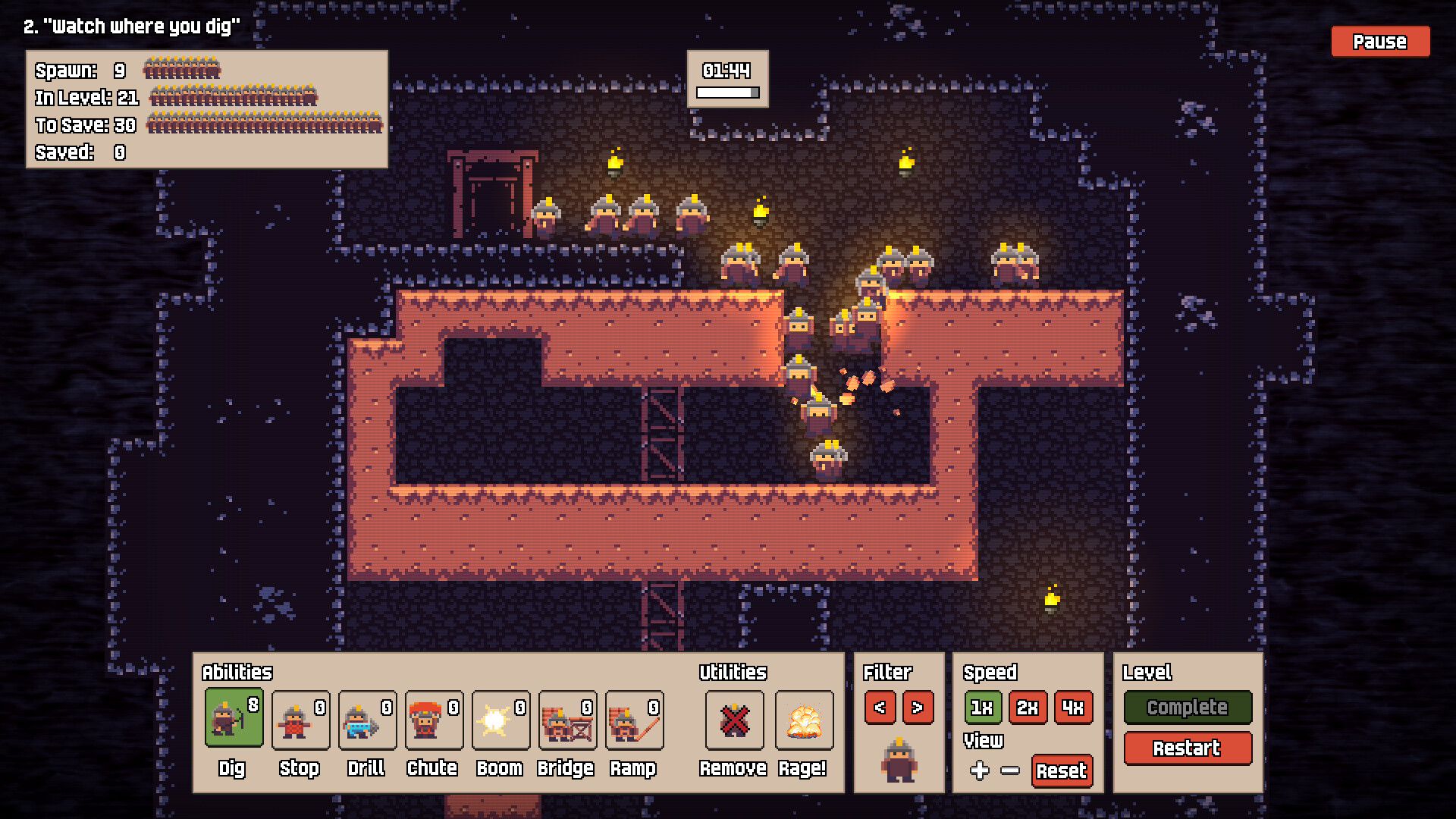Select the Chute ability
Image resolution: width=1456 pixels, height=819 pixels.
coord(434,719)
